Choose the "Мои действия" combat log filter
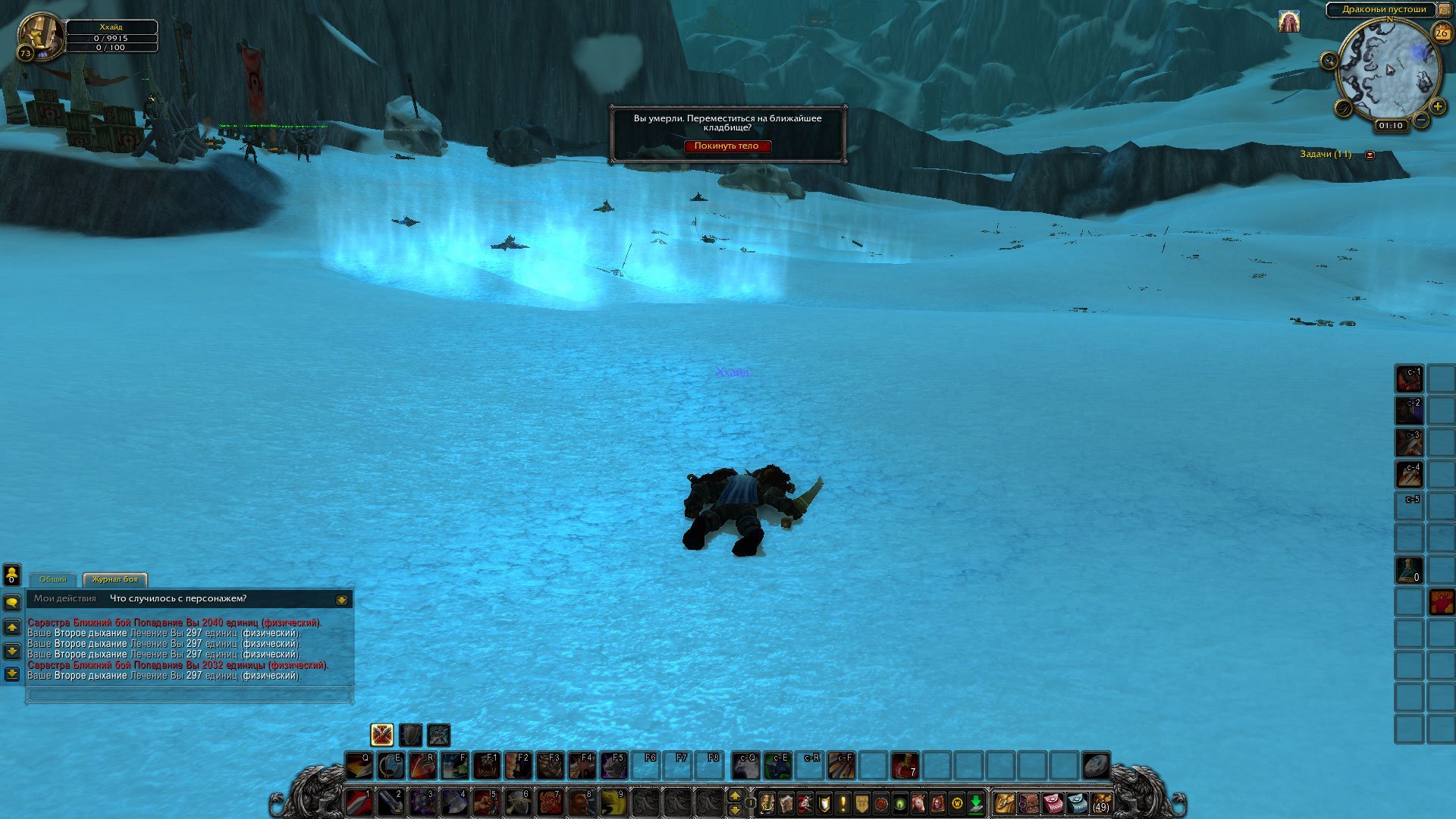This screenshot has height=819, width=1456. 65,599
